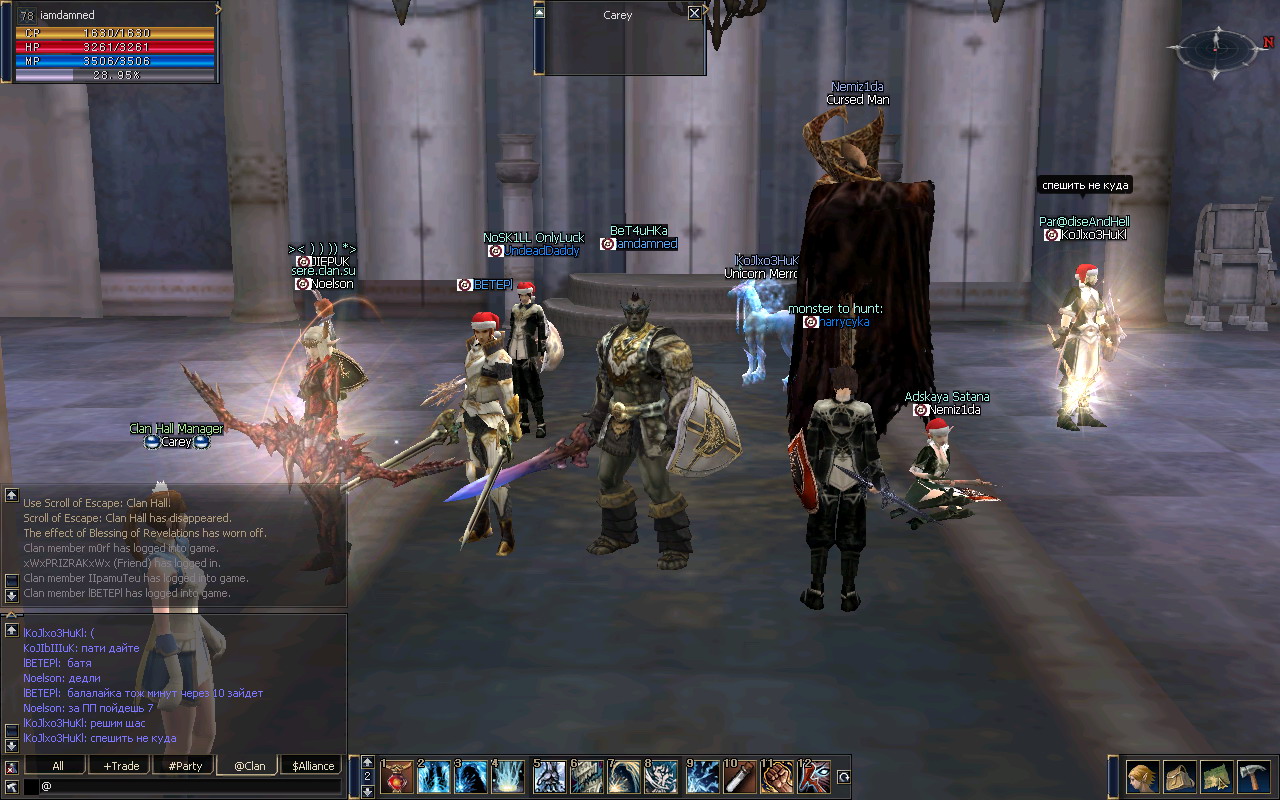Use the vial item in slot 10
The width and height of the screenshot is (1280, 800).
[740, 777]
